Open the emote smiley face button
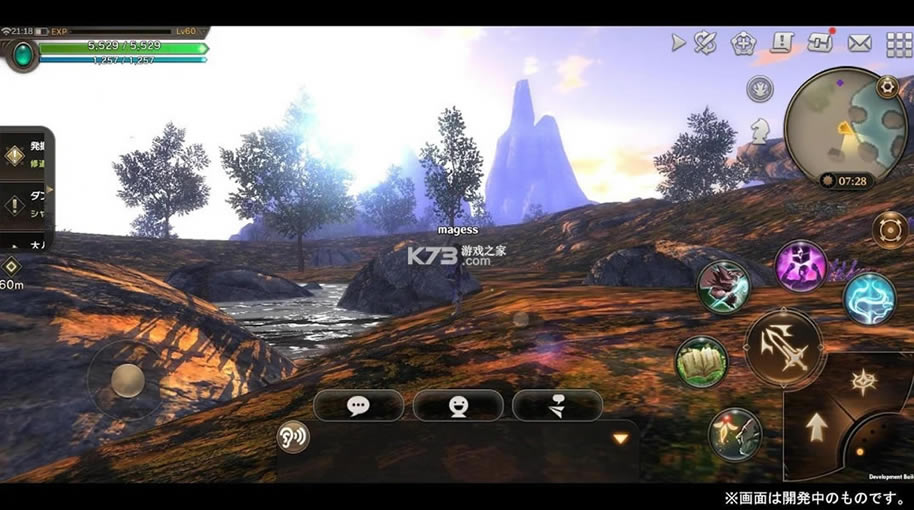Image resolution: width=914 pixels, height=510 pixels. pyautogui.click(x=458, y=405)
